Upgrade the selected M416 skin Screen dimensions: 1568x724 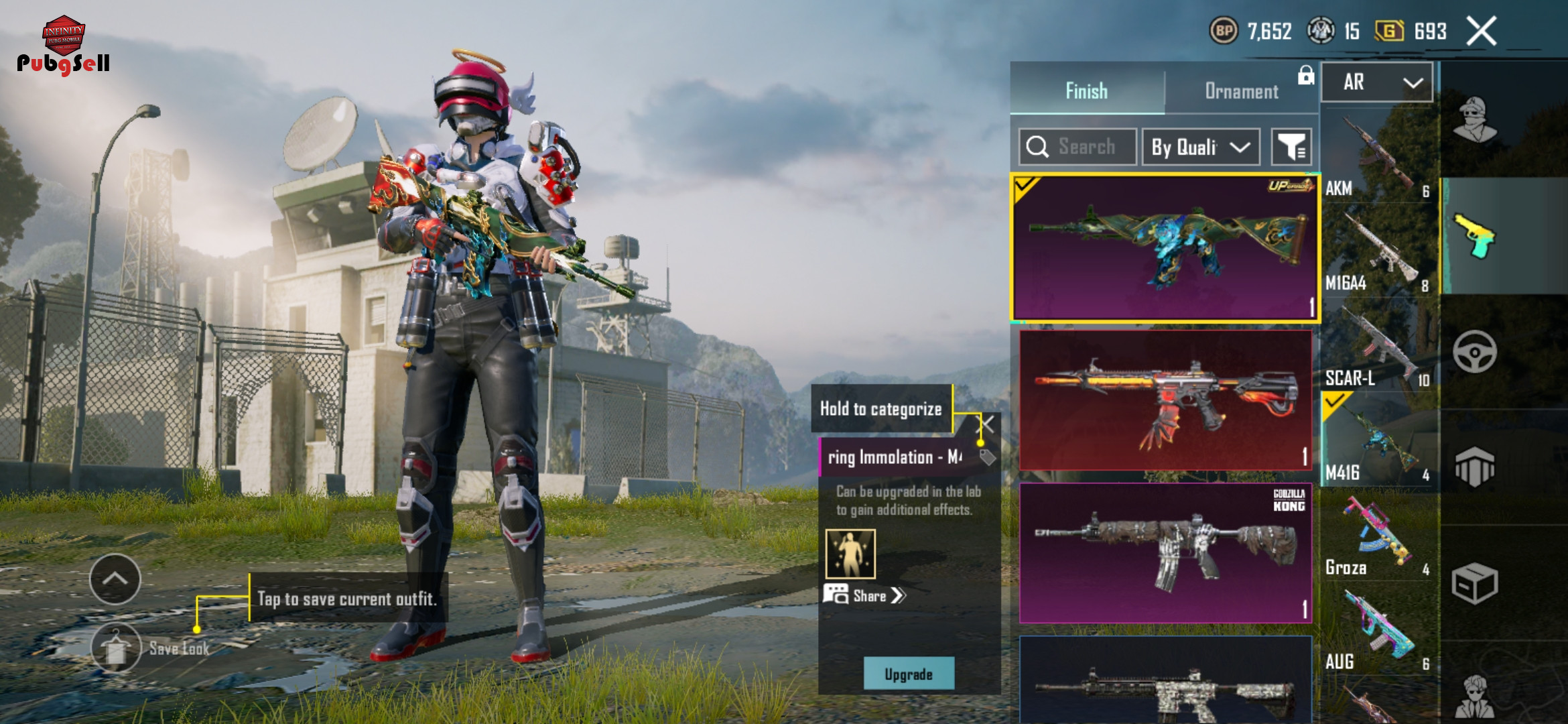(909, 674)
